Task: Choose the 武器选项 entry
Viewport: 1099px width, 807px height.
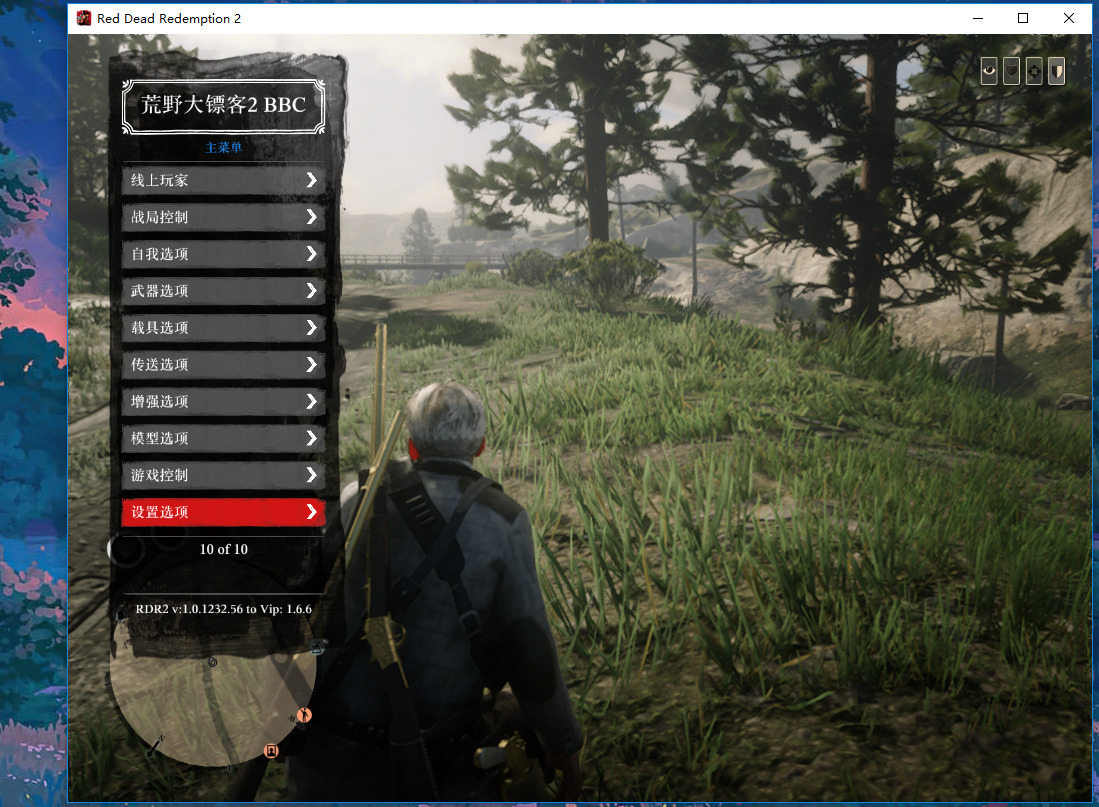Action: pyautogui.click(x=222, y=291)
